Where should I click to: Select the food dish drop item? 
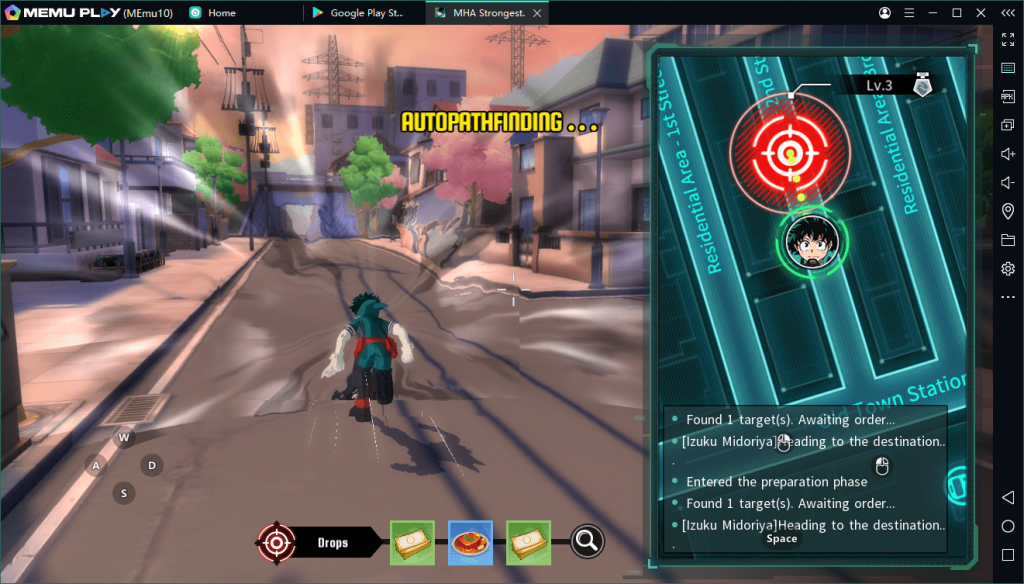coord(470,541)
